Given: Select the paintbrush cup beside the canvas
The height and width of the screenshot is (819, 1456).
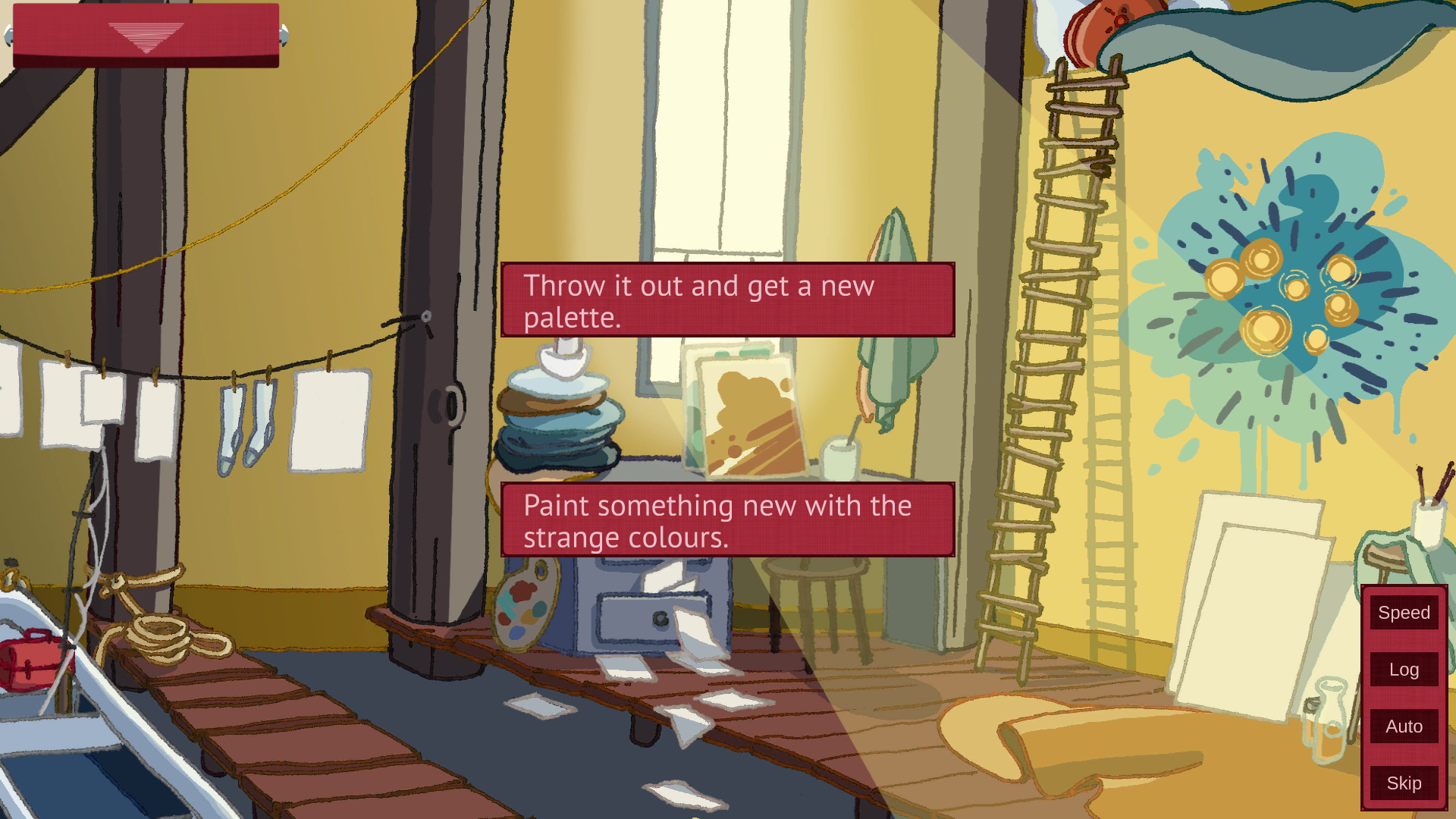Looking at the screenshot, I should [838, 455].
